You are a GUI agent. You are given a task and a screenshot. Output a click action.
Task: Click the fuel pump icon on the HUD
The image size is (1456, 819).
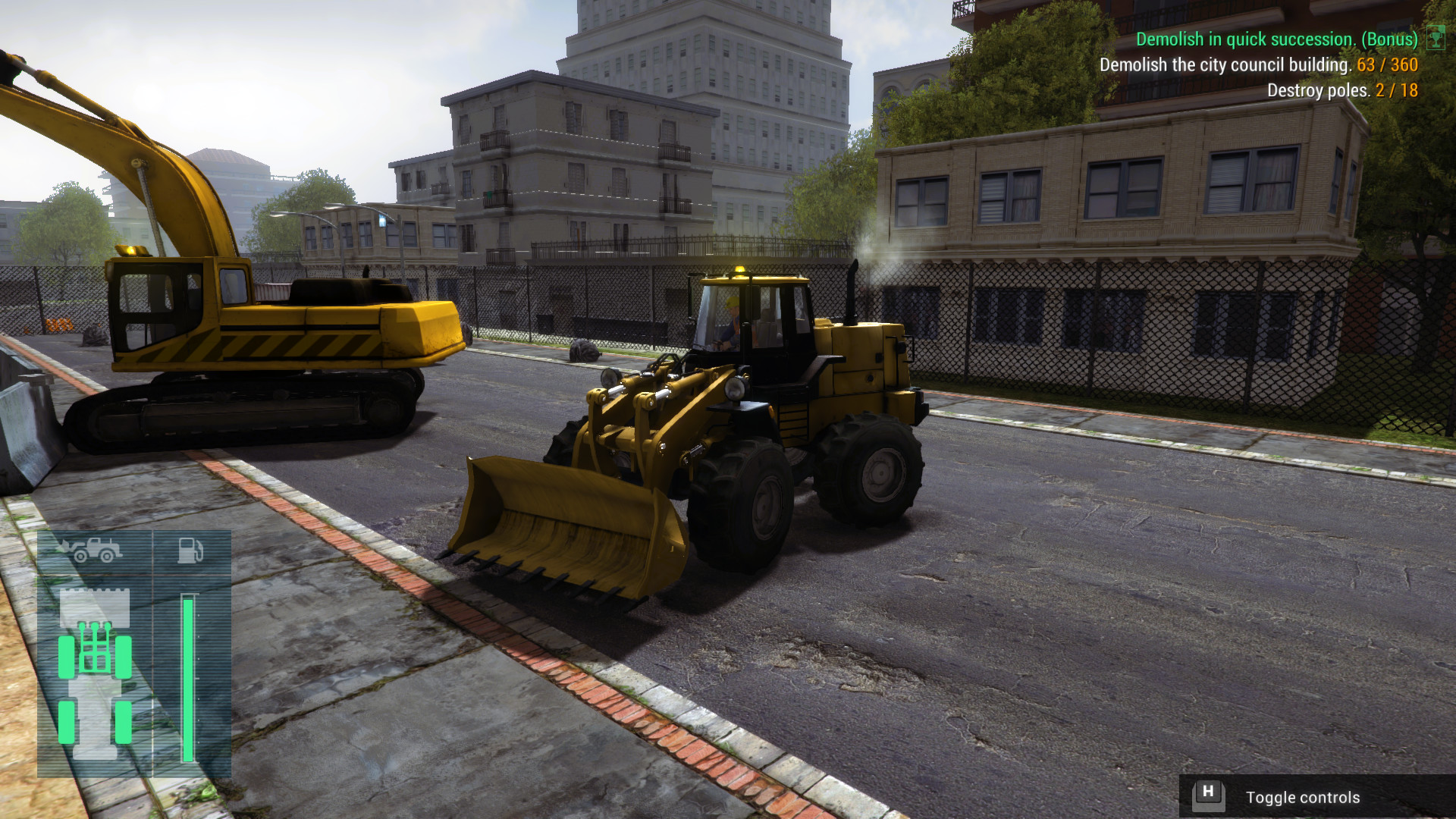coord(190,551)
